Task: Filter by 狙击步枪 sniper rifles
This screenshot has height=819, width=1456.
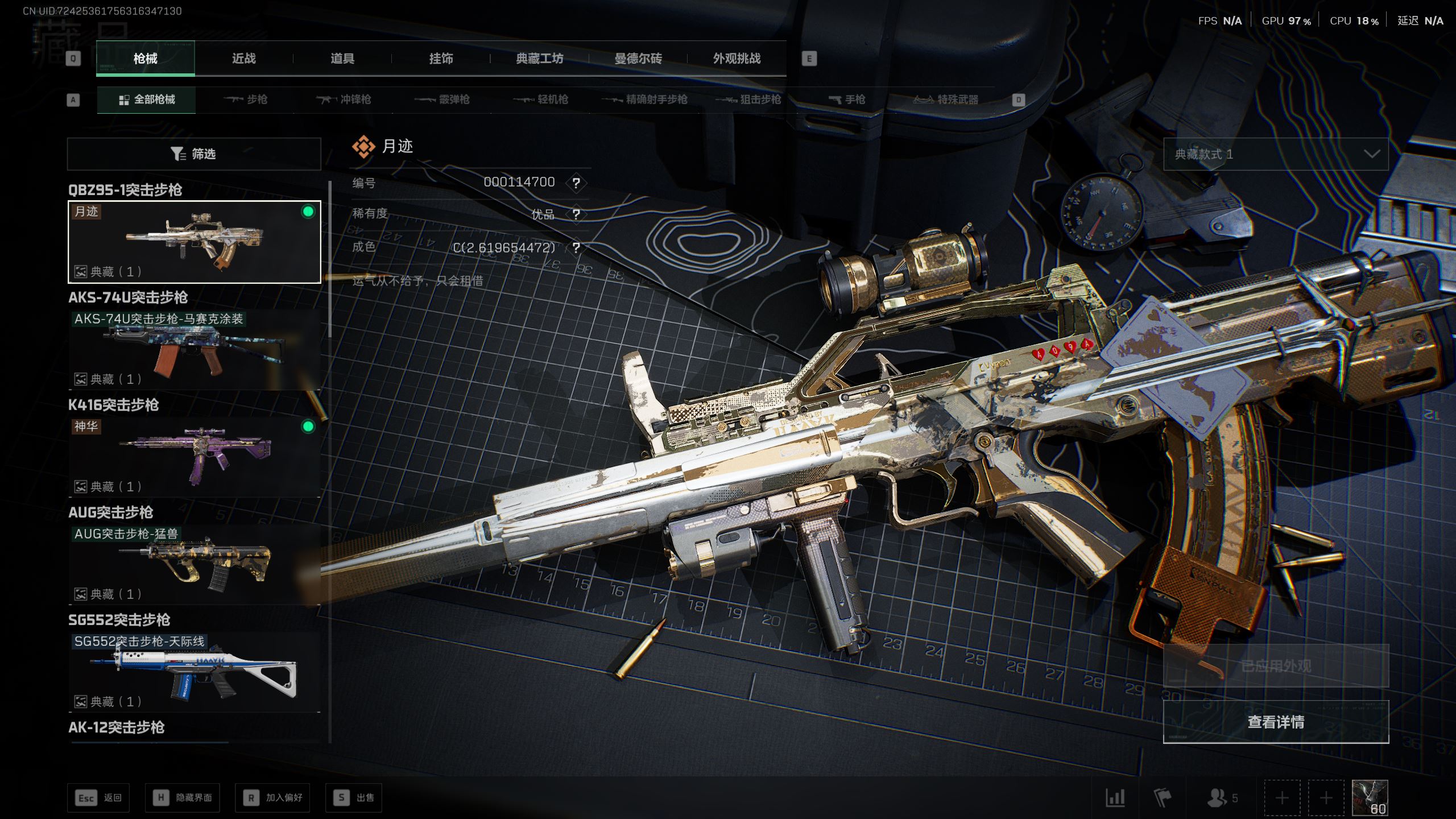Action: [x=749, y=100]
